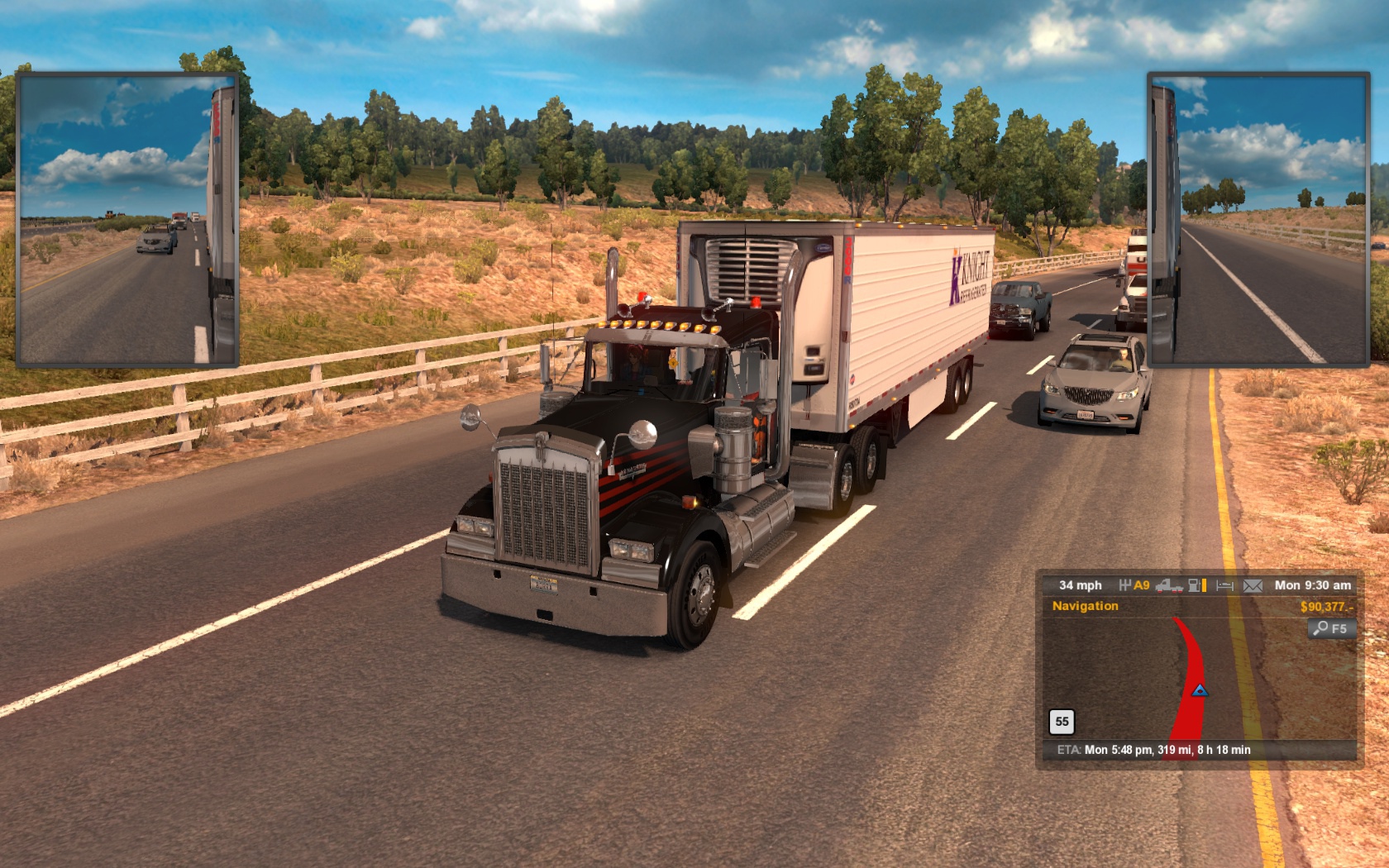Select the fuel pump indicator icon
This screenshot has height=868, width=1389.
coord(1196,585)
